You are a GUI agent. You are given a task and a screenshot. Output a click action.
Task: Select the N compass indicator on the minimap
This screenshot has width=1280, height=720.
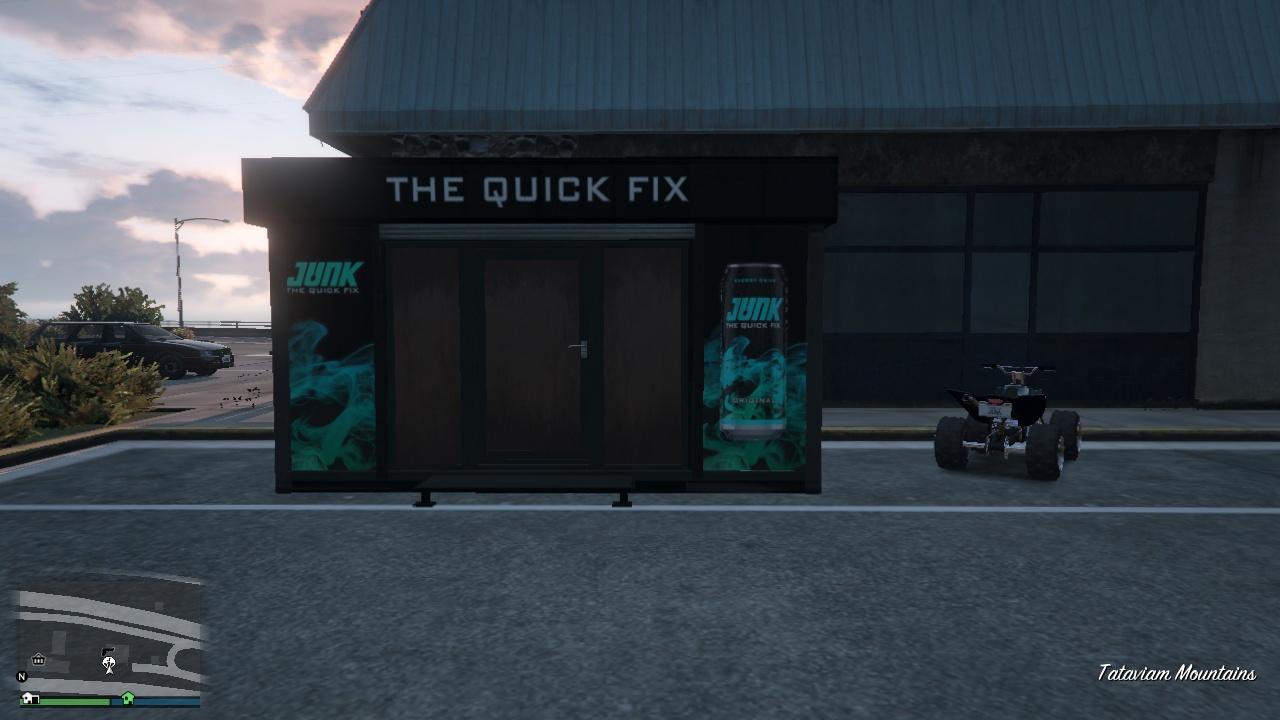pos(21,677)
